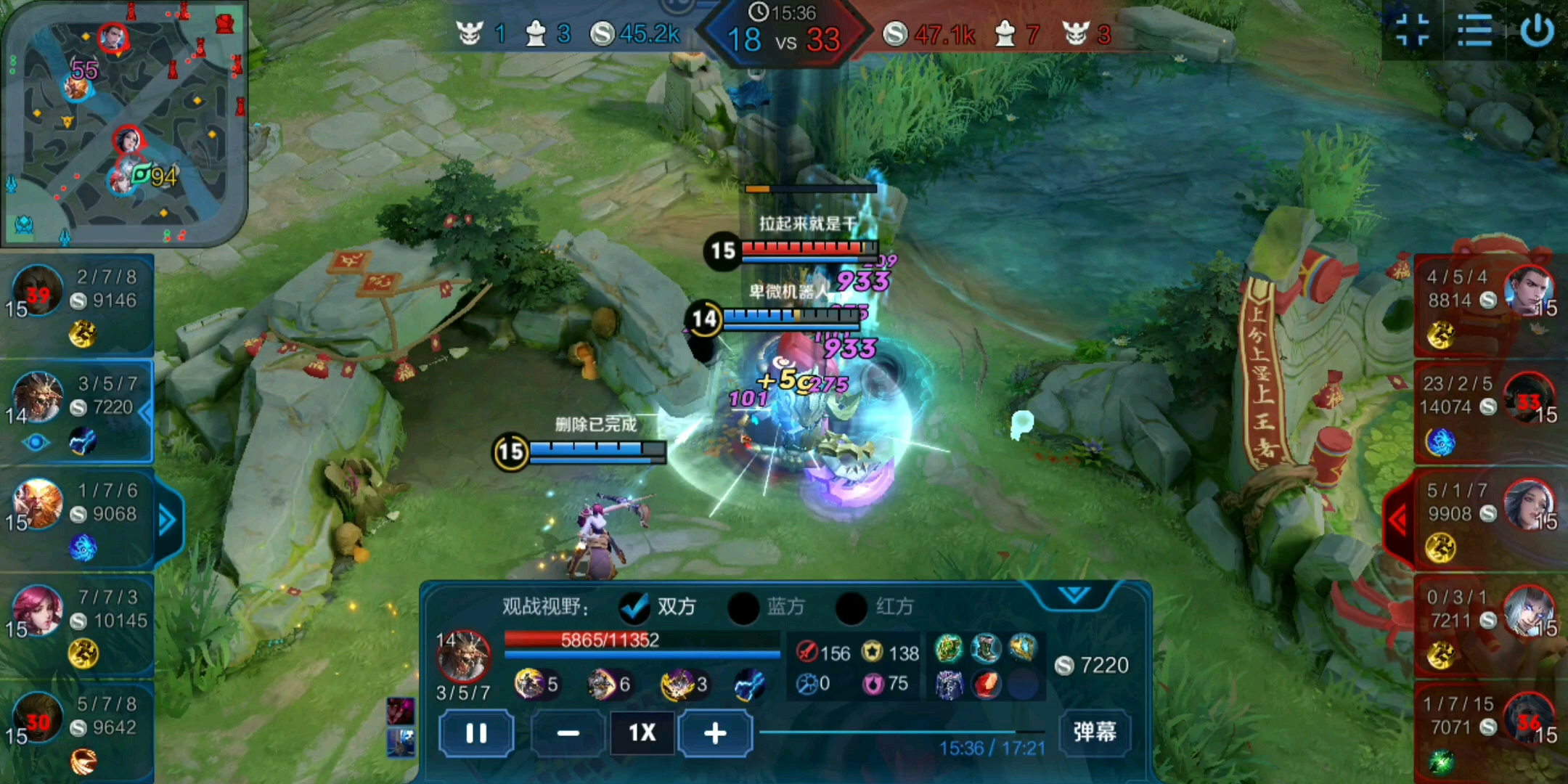Viewport: 1568px width, 784px height.
Task: Select the 双方 both-sides view option
Action: tap(635, 607)
